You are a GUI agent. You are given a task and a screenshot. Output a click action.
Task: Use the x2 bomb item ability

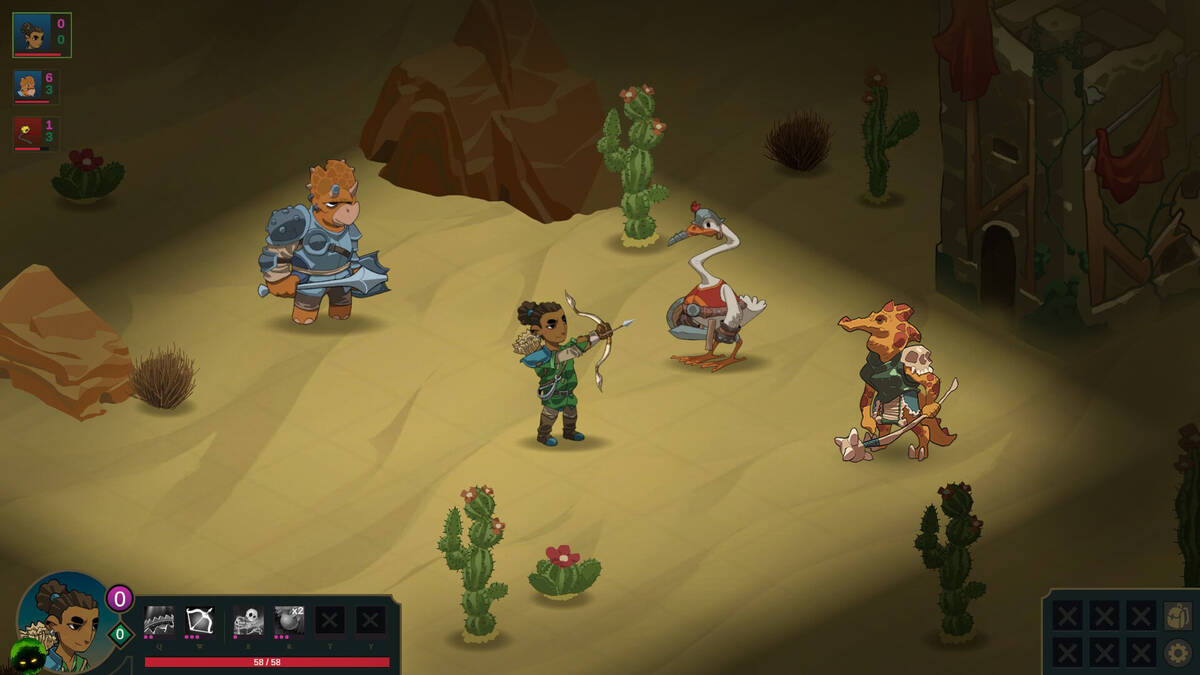290,621
